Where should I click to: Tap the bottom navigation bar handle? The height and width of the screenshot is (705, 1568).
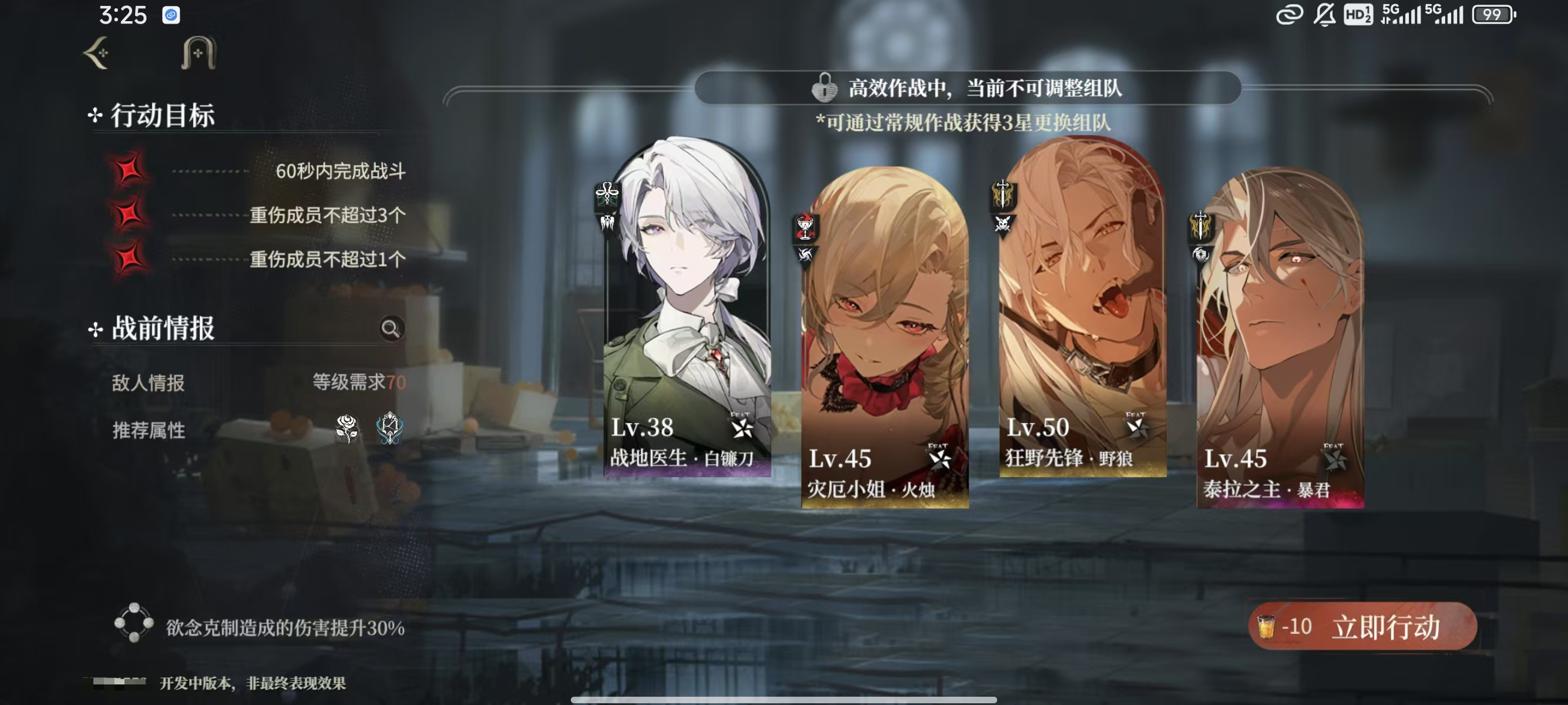coord(784,698)
